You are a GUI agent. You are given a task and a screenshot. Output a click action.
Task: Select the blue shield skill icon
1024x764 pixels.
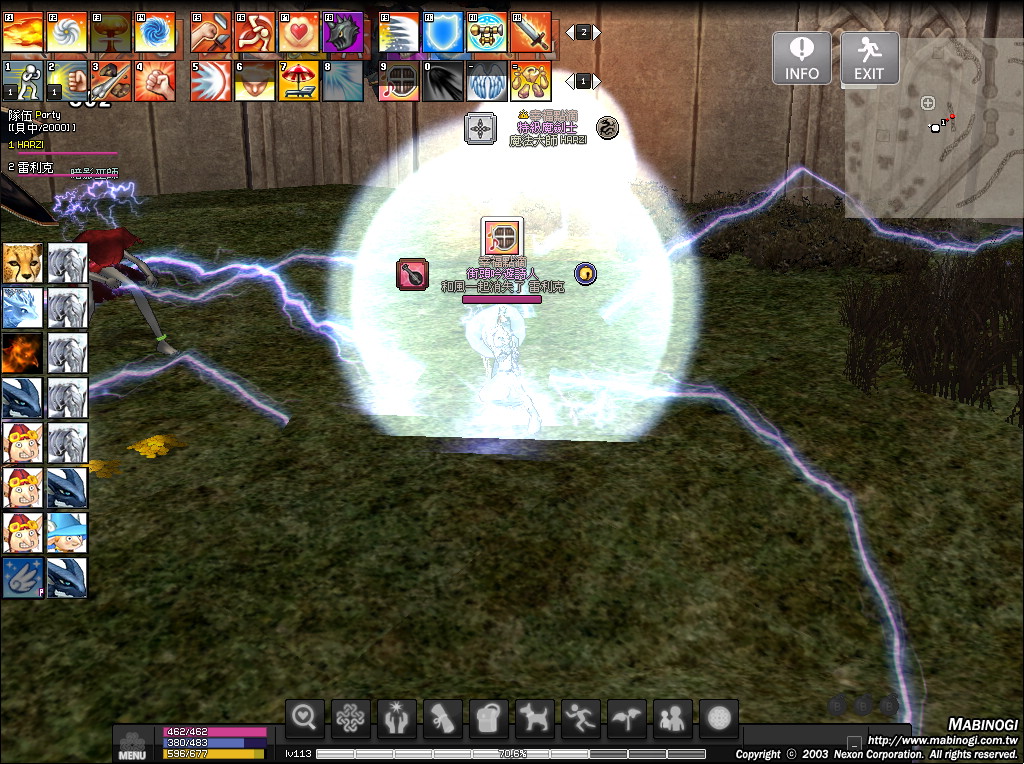point(443,33)
